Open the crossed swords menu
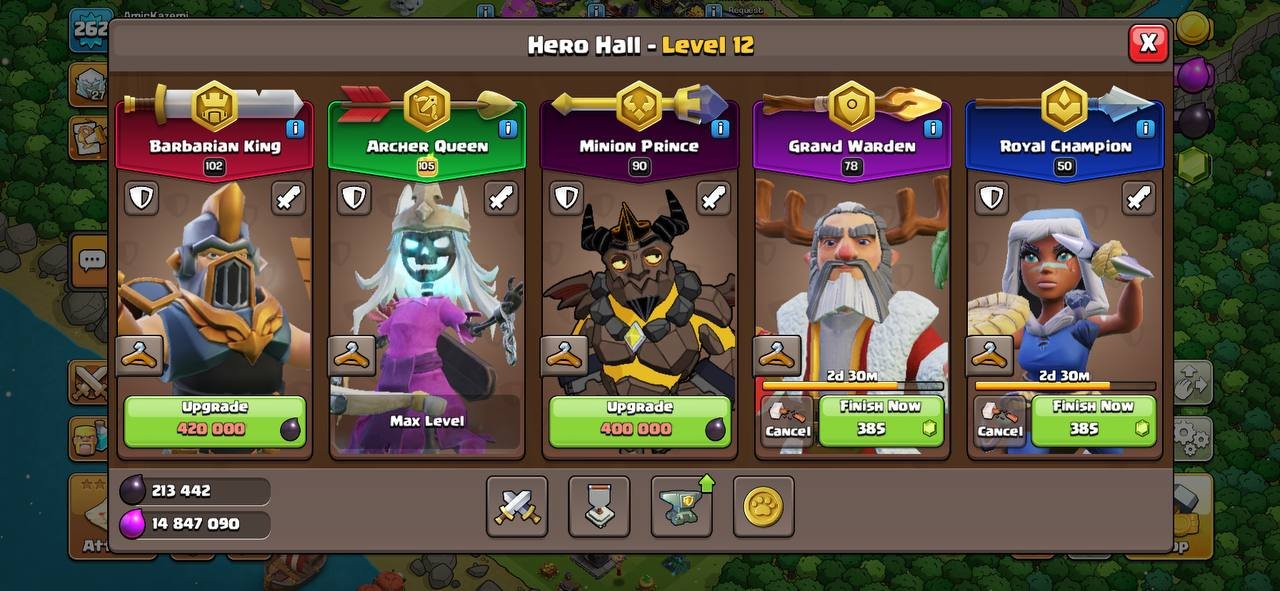 click(x=517, y=506)
